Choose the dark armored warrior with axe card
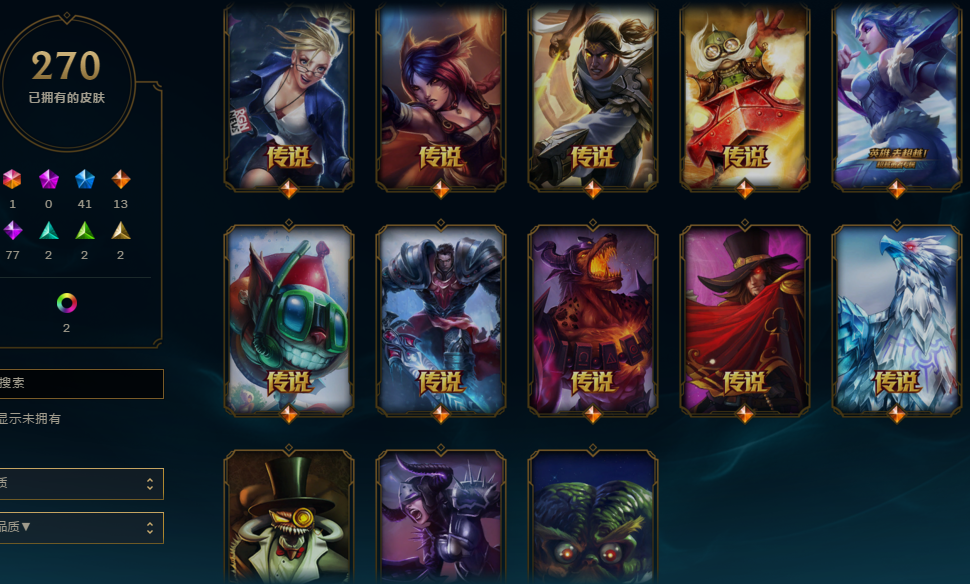 441,318
